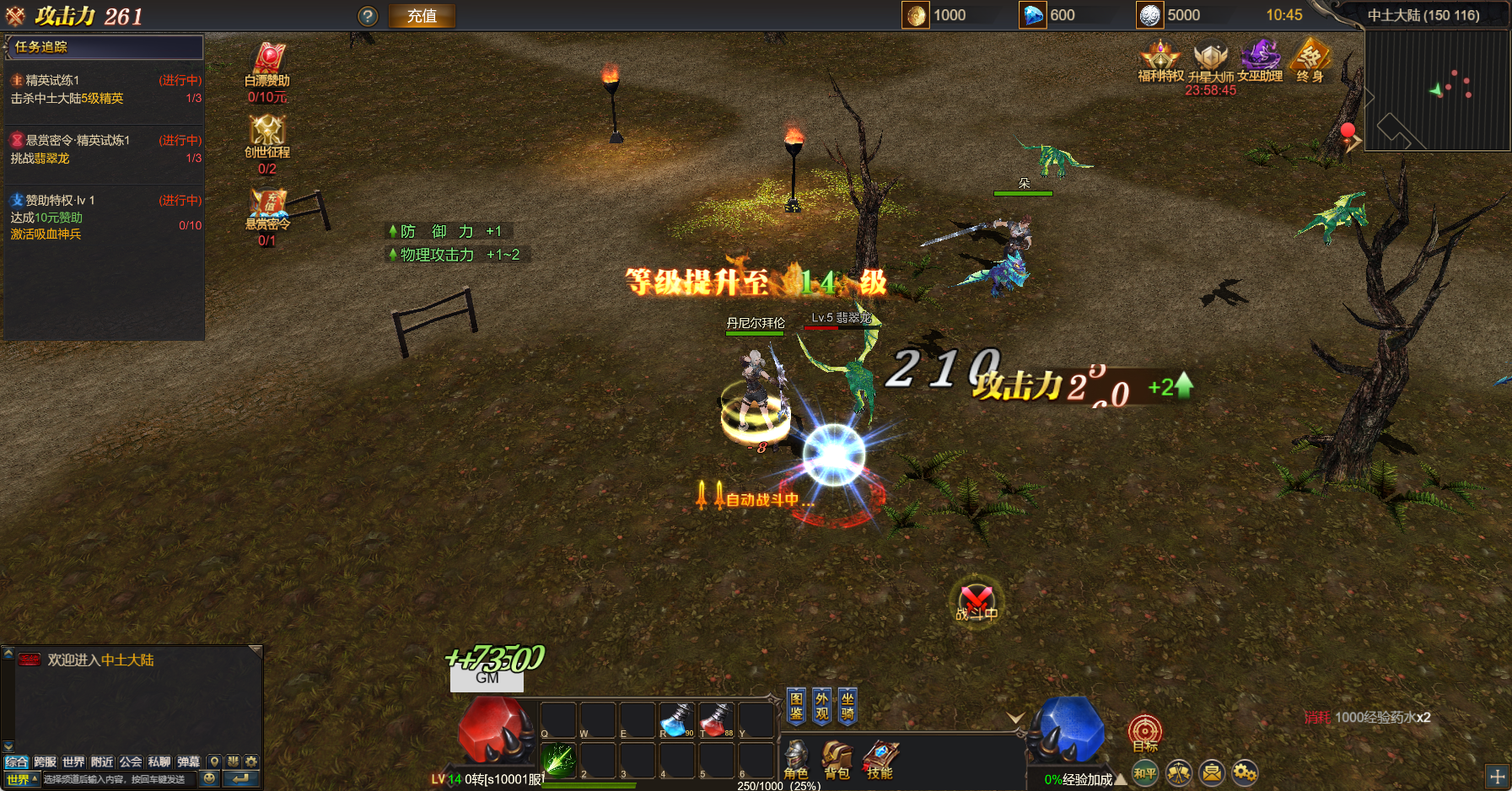This screenshot has width=1512, height=791.
Task: Use the red health potion slot
Action: pos(716,719)
